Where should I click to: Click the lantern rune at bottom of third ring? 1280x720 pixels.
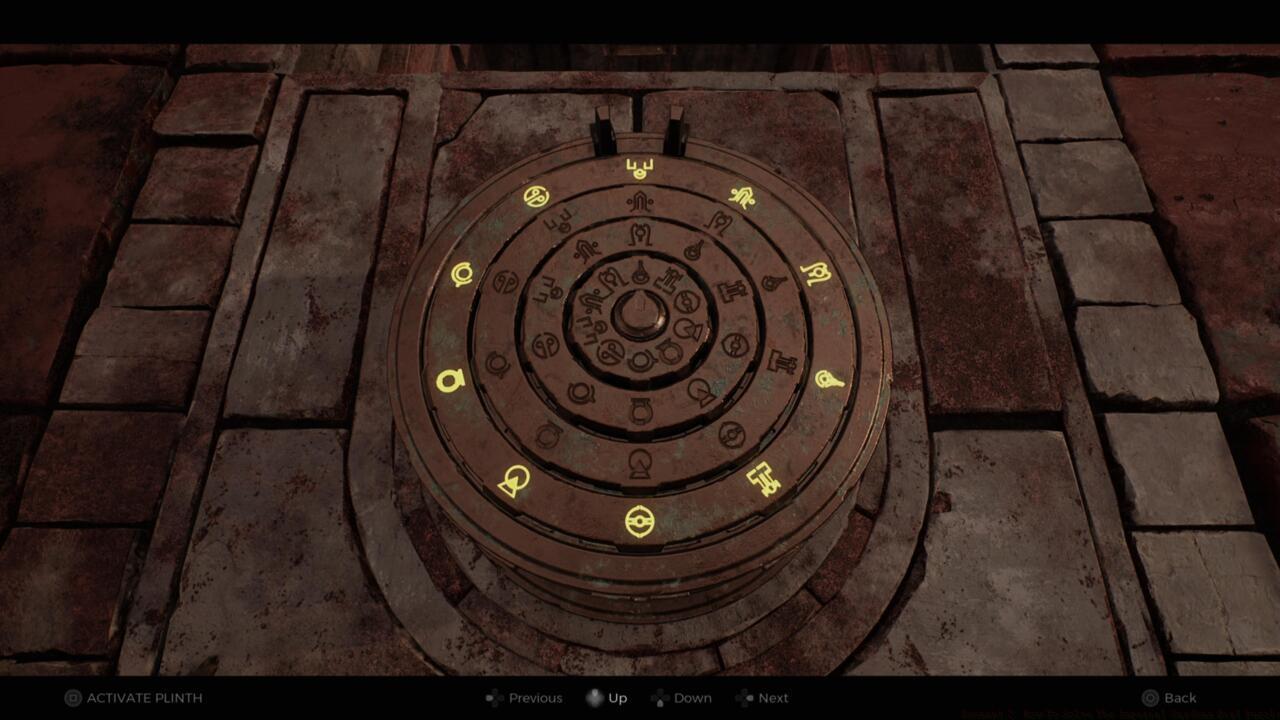[x=639, y=409]
